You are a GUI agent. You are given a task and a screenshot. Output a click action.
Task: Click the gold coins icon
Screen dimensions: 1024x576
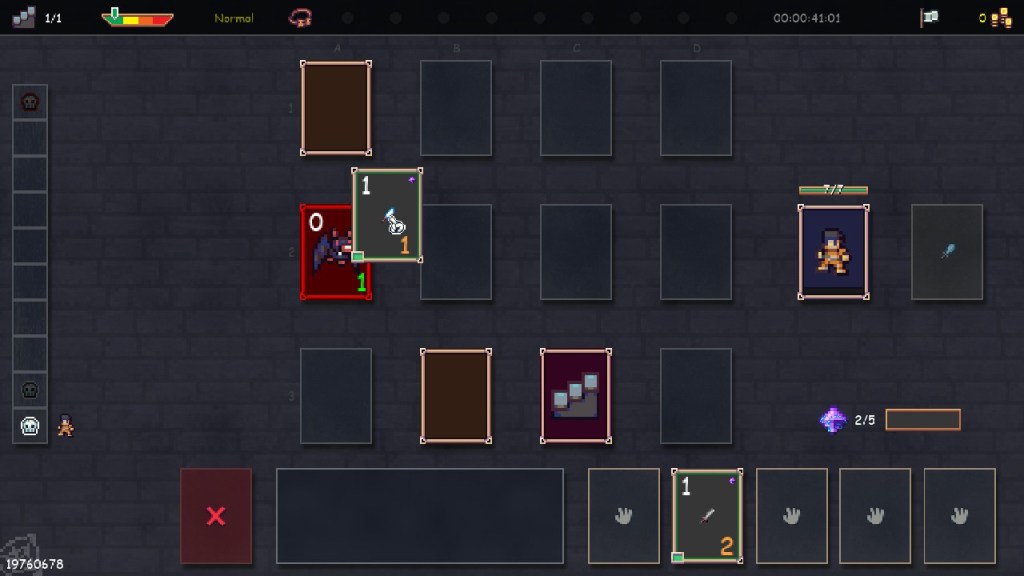[x=1002, y=17]
